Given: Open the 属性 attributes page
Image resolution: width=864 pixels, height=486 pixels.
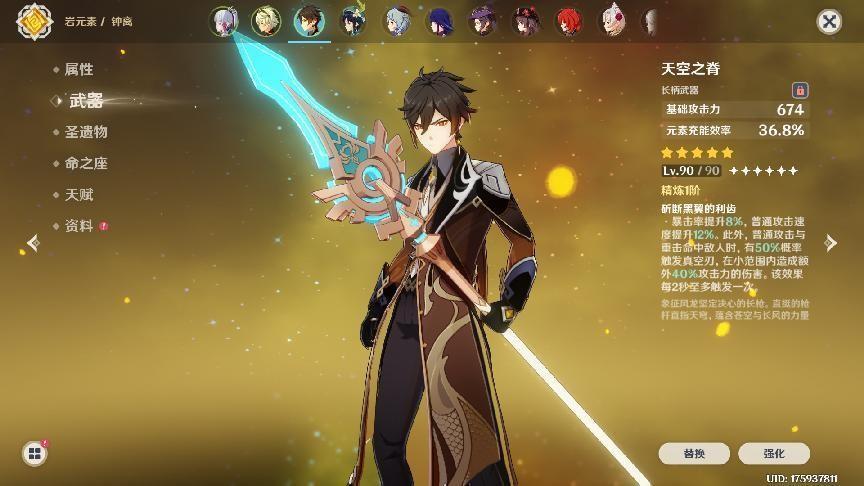Looking at the screenshot, I should [79, 69].
